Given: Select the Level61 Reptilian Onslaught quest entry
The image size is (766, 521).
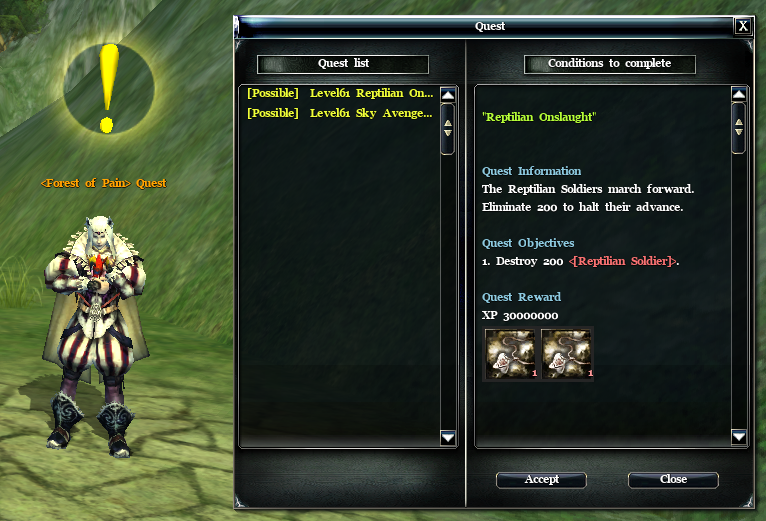Looking at the screenshot, I should (x=339, y=94).
